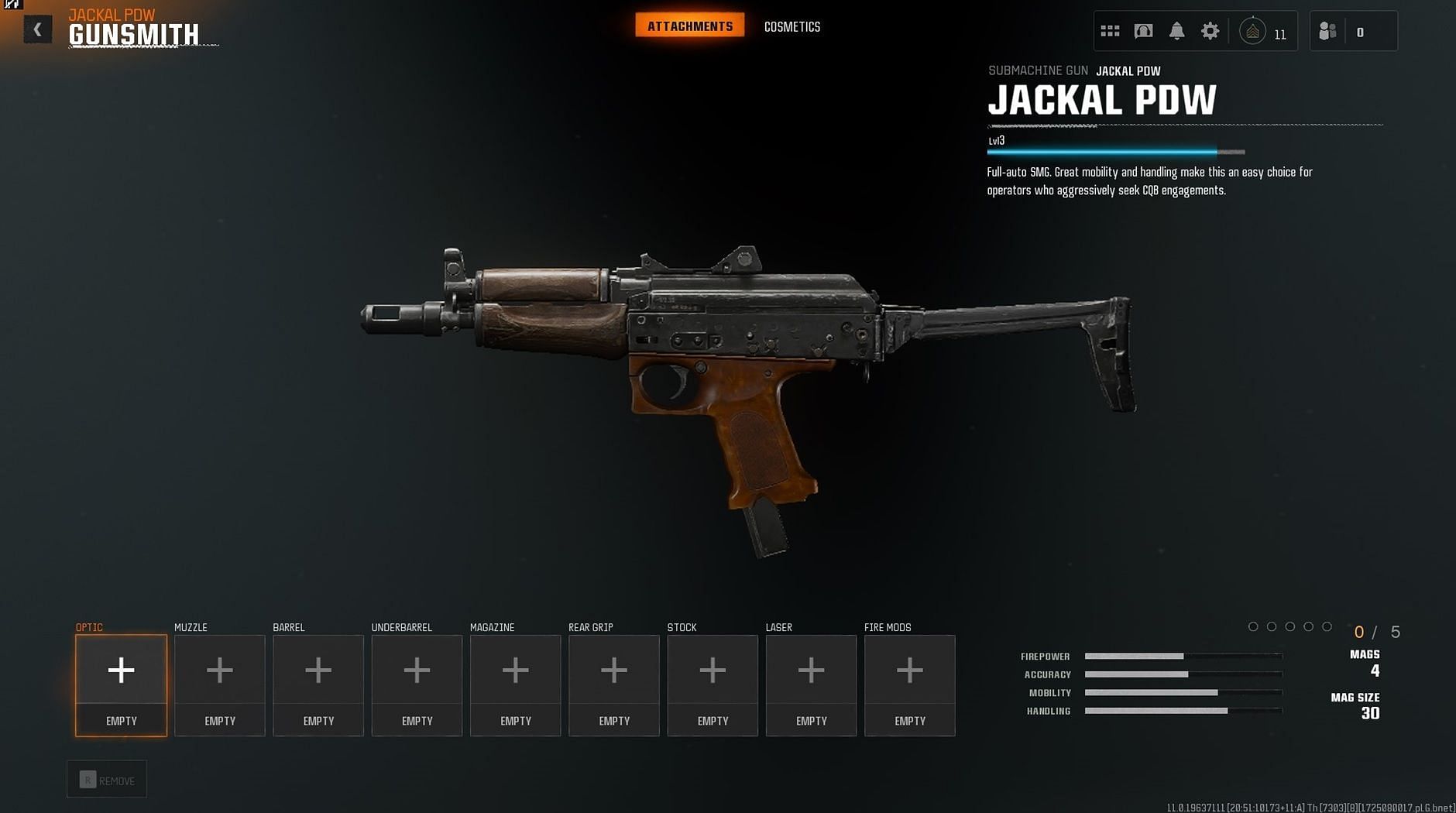
Task: Open the Fire Mods attachment slot
Action: [910, 684]
